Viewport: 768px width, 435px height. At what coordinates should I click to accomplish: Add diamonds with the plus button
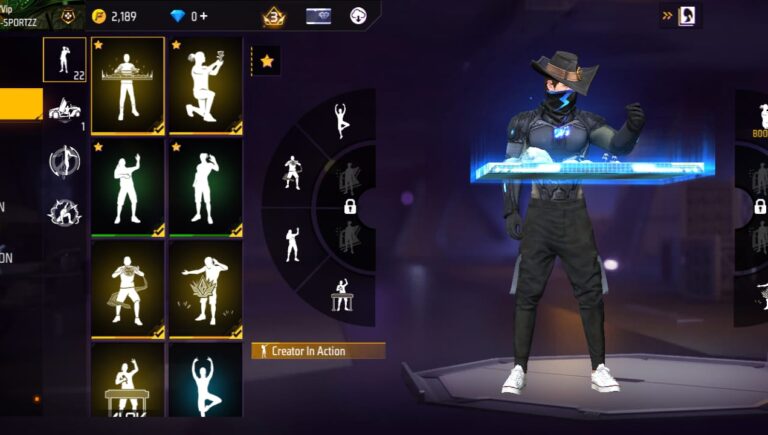pos(204,16)
